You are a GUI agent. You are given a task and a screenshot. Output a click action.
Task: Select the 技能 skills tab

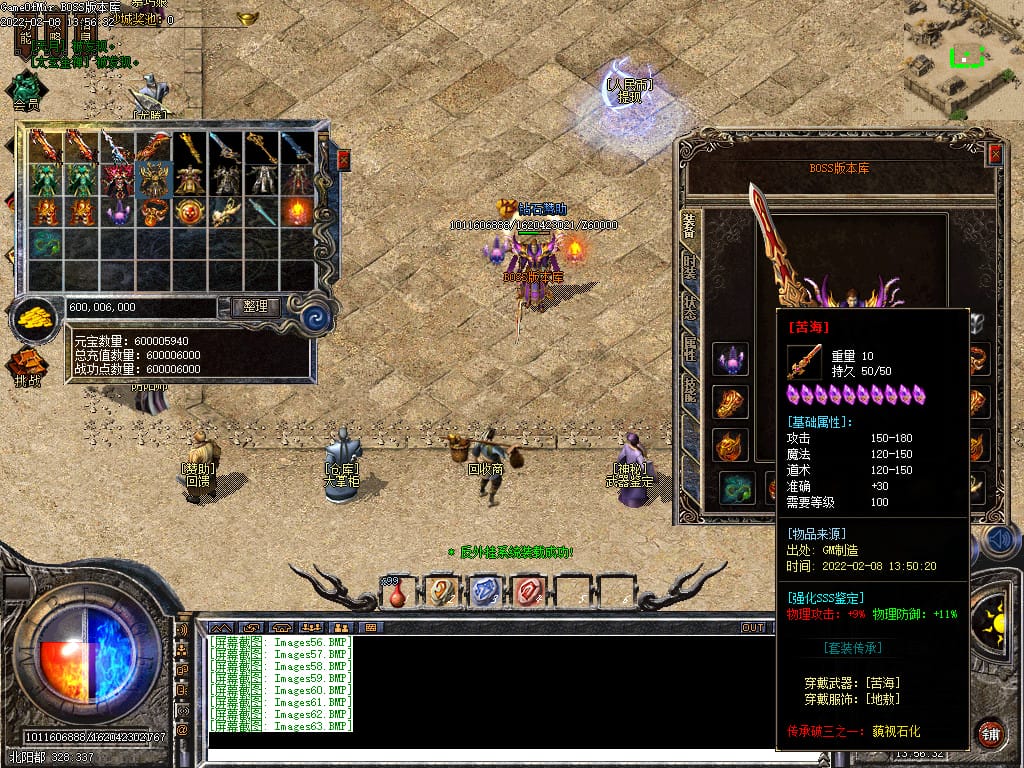pos(690,389)
